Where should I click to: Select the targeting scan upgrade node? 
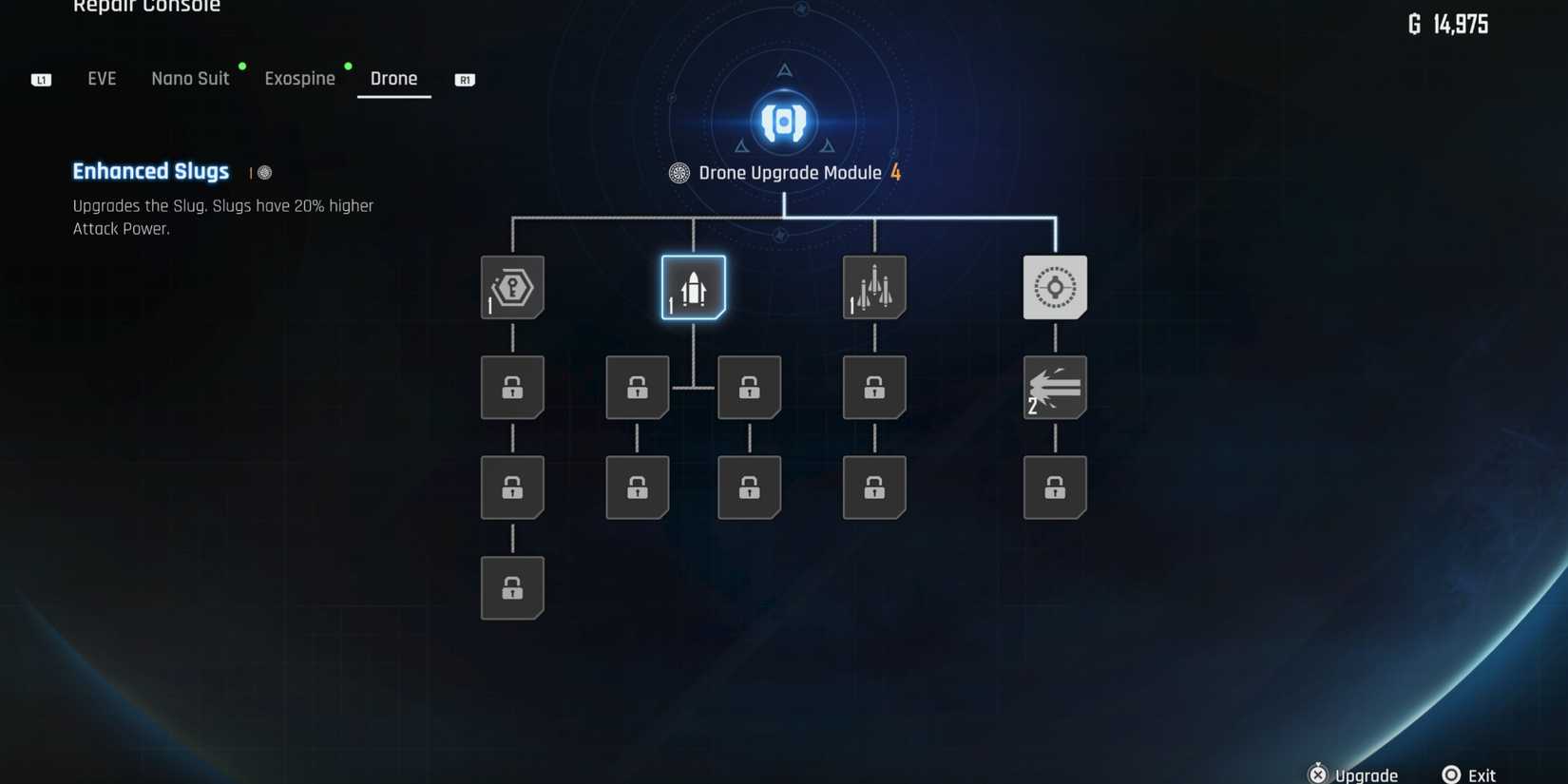[x=1055, y=287]
